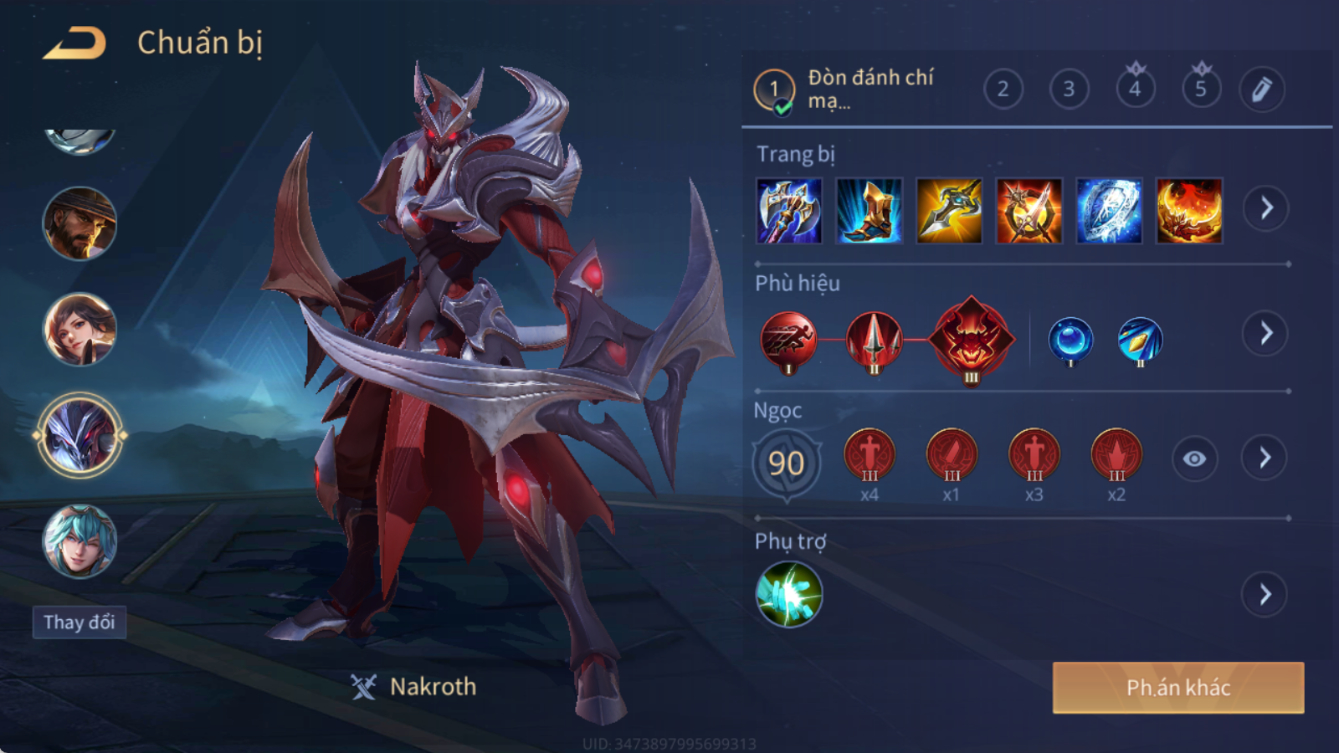
Task: Expand the Phù hiệu badge options
Action: (1265, 333)
